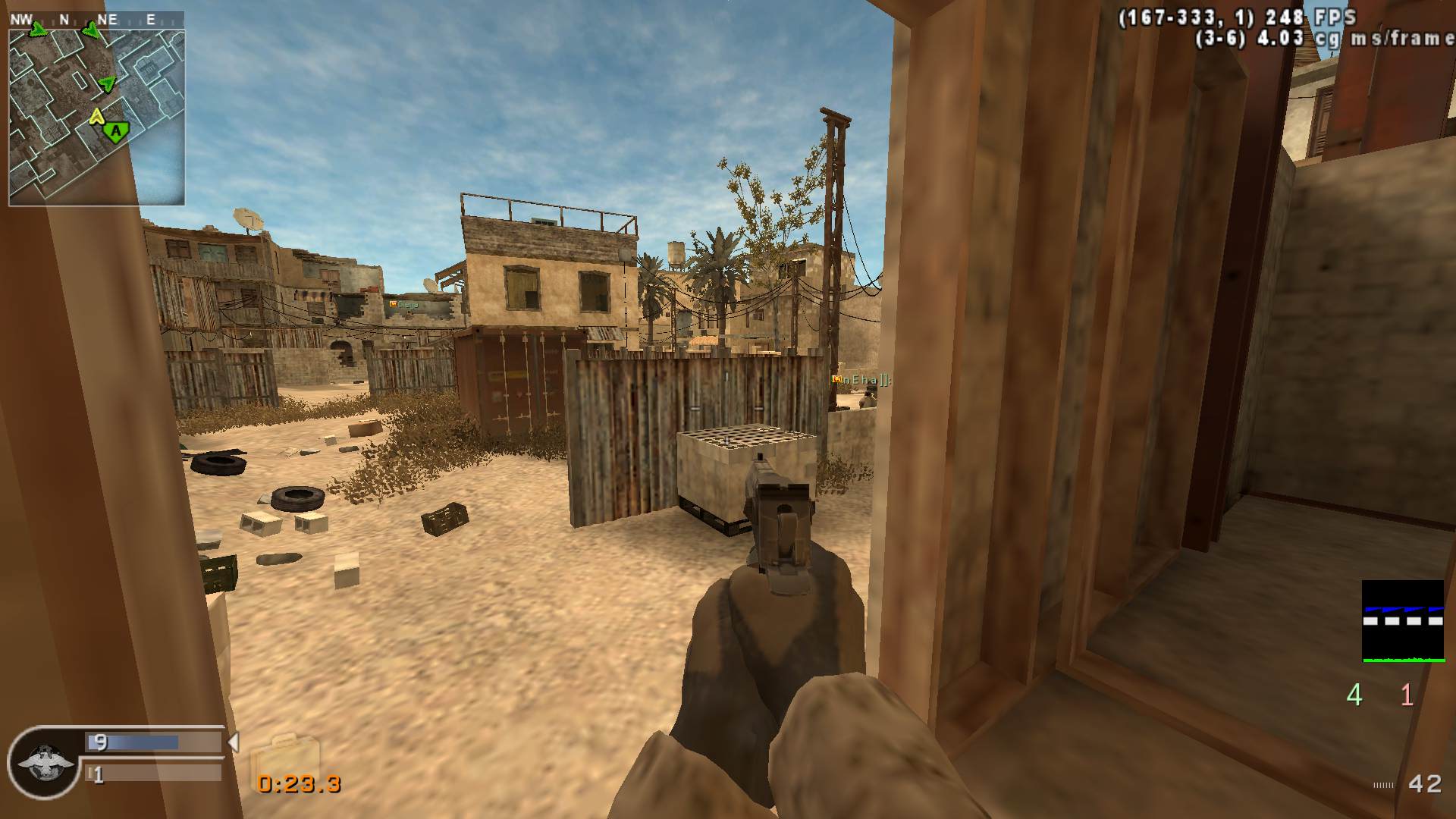Select the bomb briefcase icon
This screenshot has height=819, width=1456.
coord(284,755)
